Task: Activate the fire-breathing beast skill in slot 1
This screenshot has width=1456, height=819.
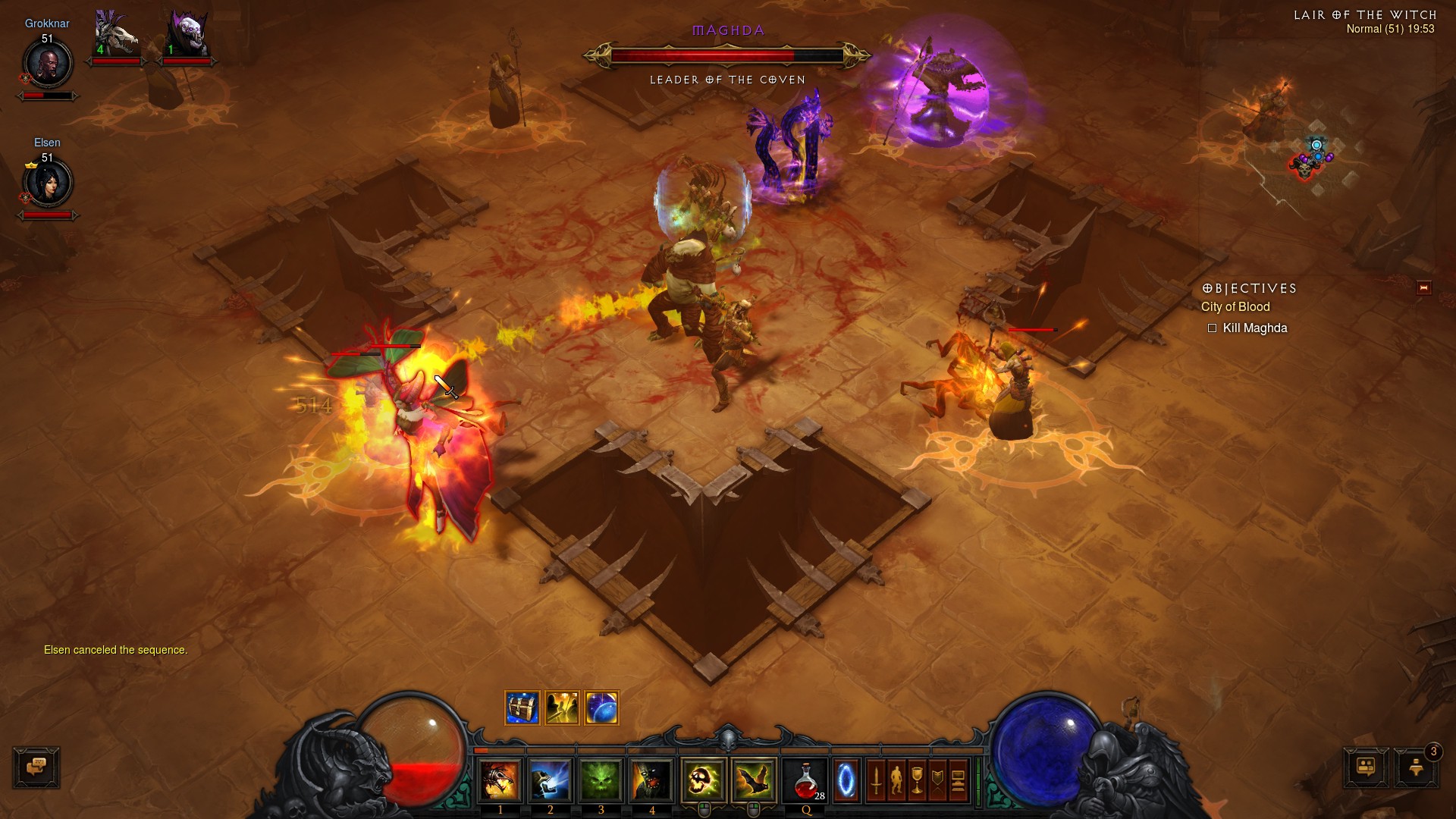Action: 500,780
